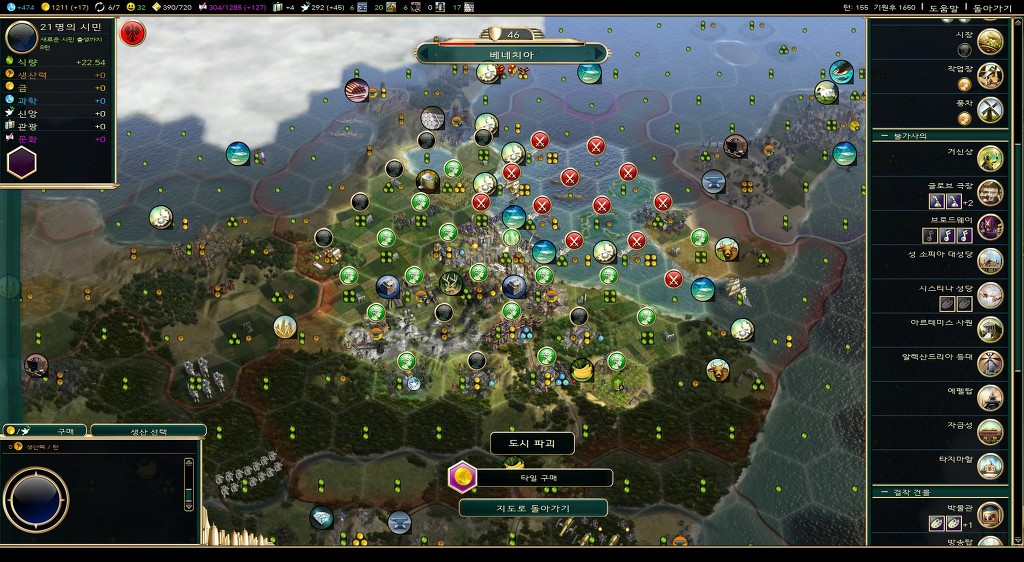Choose 지도로 돌아가기 to return to map
Screen dimensions: 1024x562
pos(533,508)
